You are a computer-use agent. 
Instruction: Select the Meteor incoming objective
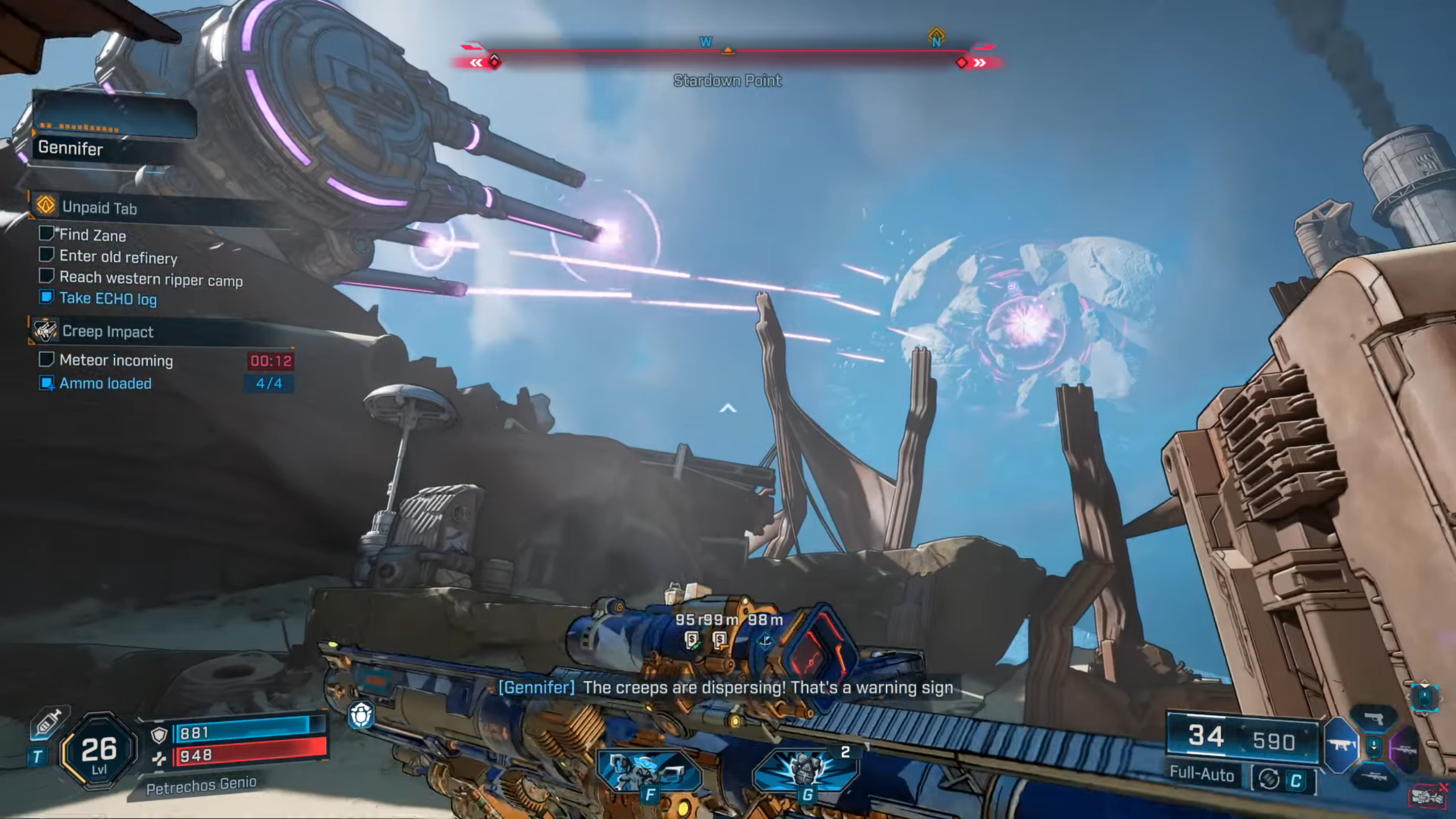[116, 361]
